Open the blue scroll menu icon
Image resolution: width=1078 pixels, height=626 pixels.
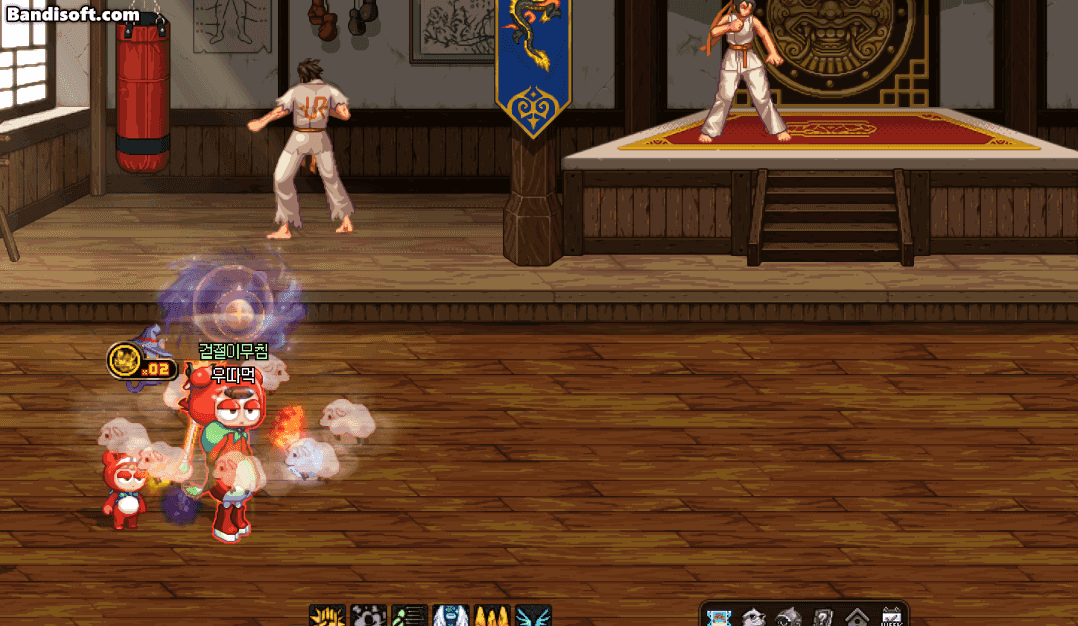pyautogui.click(x=718, y=617)
